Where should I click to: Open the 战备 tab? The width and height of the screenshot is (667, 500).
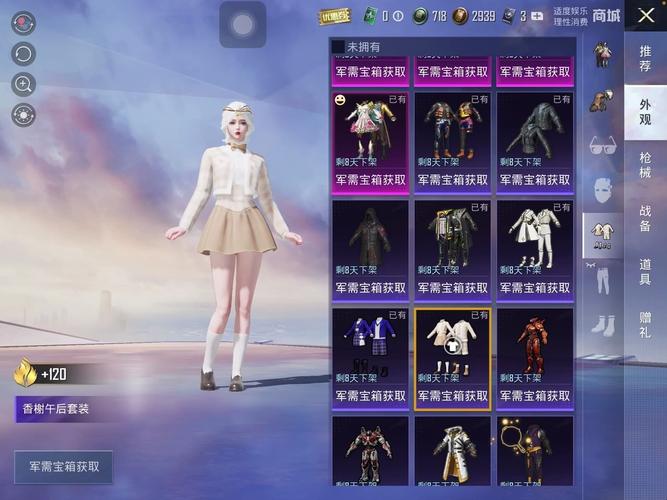(x=645, y=218)
